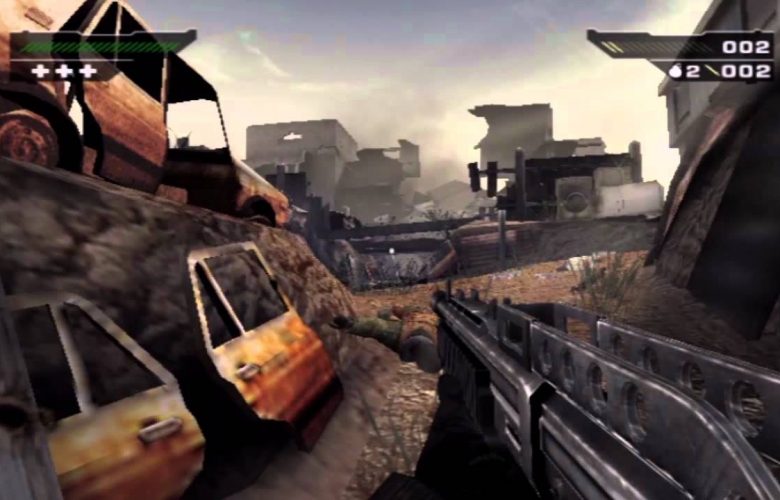Click the row of medkit cross icons
This screenshot has height=500, width=780.
[64, 71]
